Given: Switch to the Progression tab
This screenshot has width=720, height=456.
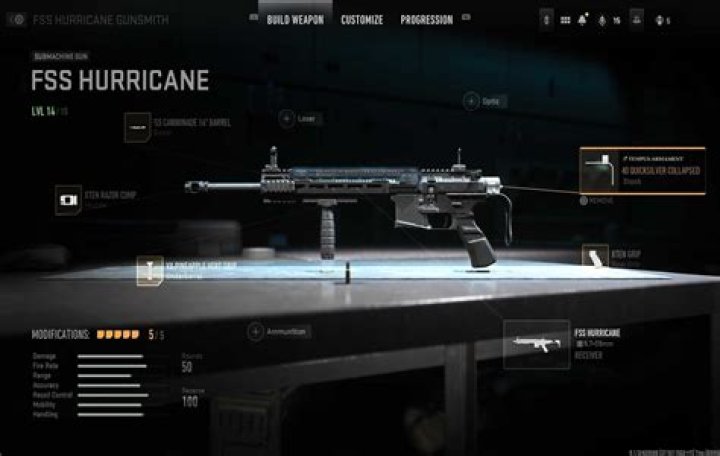Looking at the screenshot, I should (x=427, y=19).
